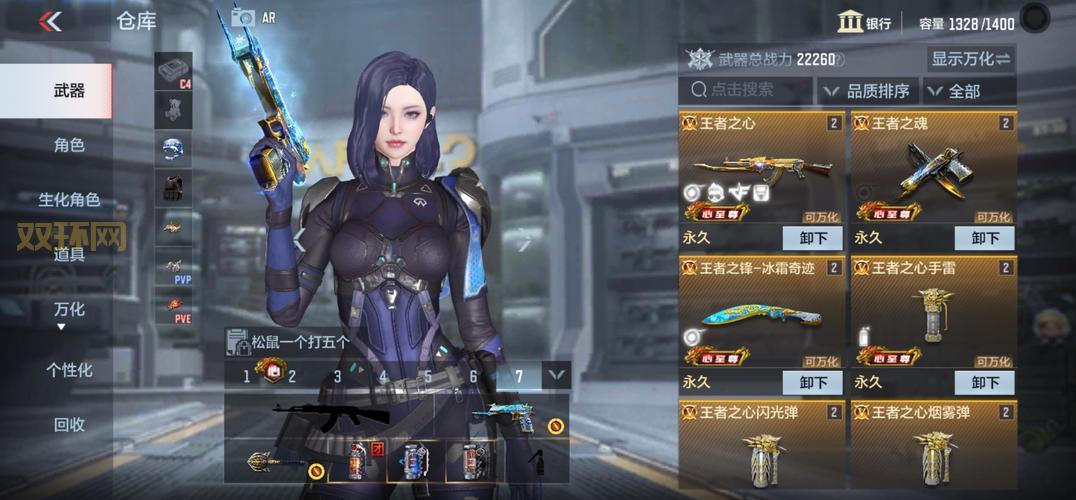The width and height of the screenshot is (1076, 500).
Task: Unequip 王者之魂 with its 卸下 button
Action: [x=985, y=238]
